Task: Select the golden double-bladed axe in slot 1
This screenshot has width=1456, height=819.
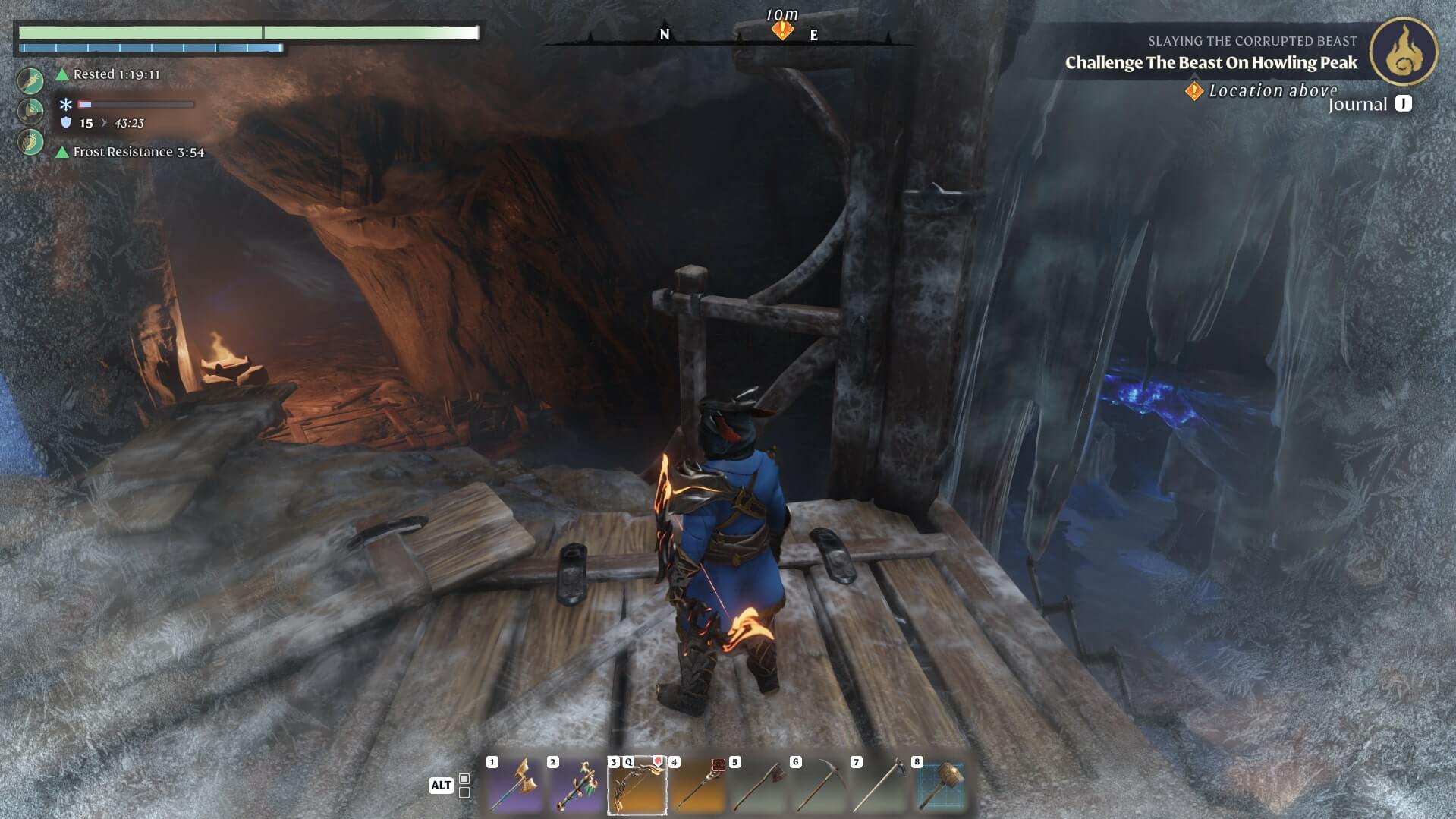Action: click(x=515, y=786)
